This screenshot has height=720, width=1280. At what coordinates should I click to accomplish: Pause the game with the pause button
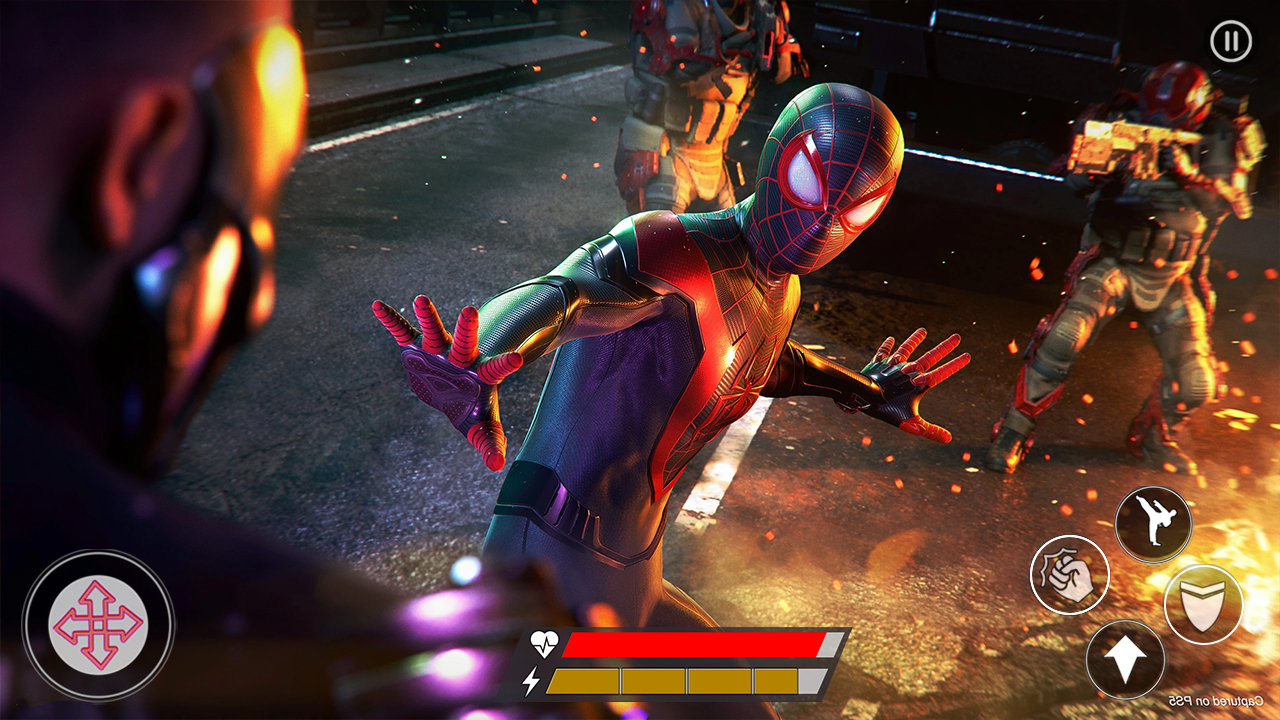coord(1230,42)
